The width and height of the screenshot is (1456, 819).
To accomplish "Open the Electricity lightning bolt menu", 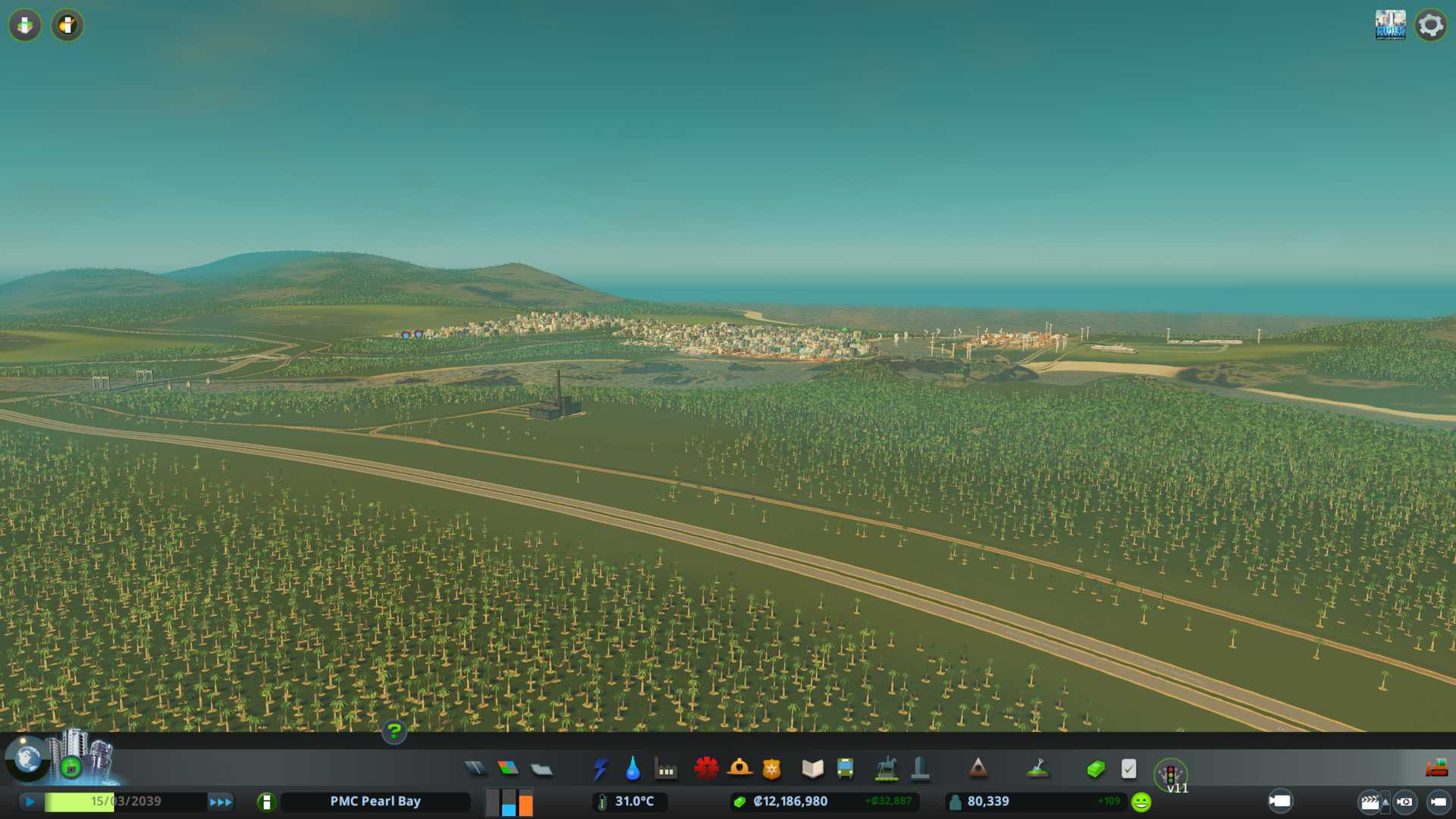I will (600, 769).
